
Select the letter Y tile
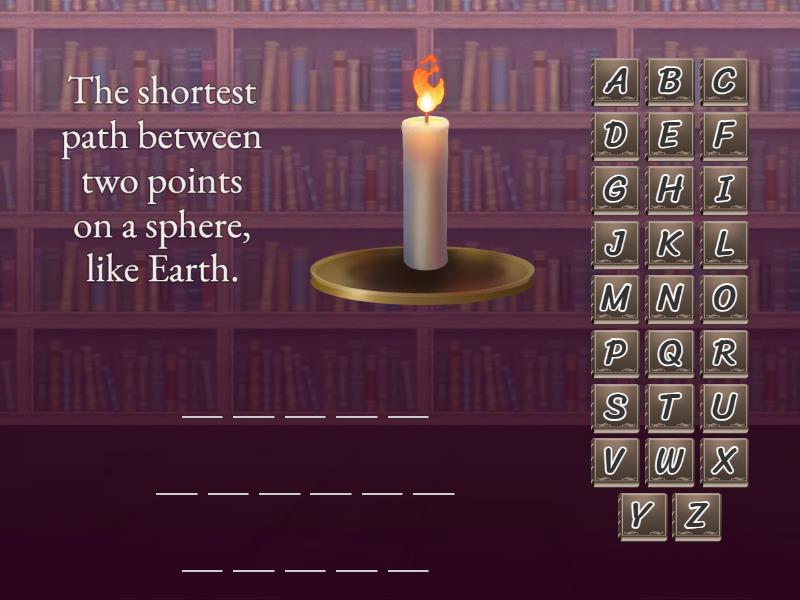tap(643, 516)
